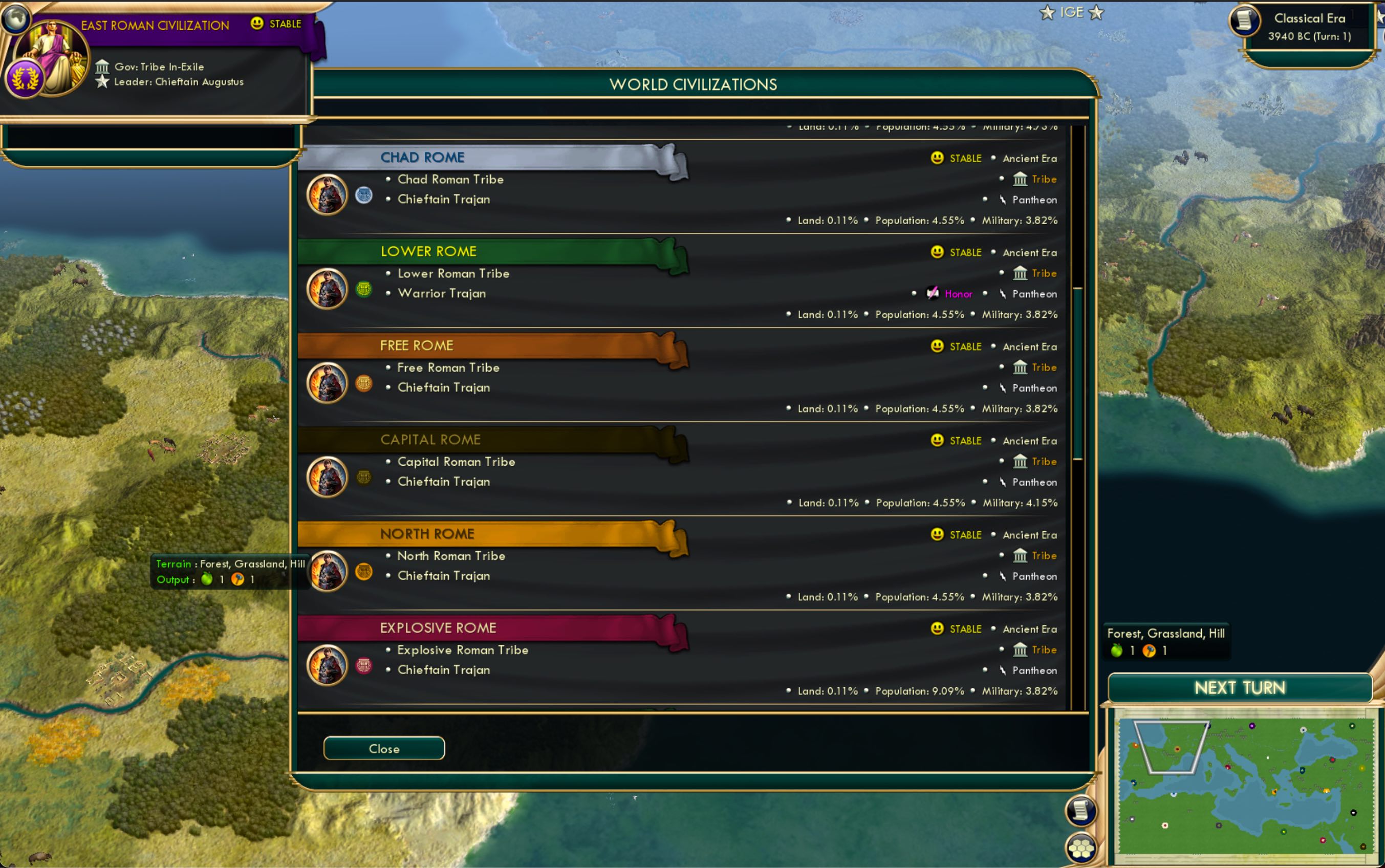Image resolution: width=1385 pixels, height=868 pixels.
Task: Click the Tribe government icon for Free Rome
Action: tap(1020, 367)
